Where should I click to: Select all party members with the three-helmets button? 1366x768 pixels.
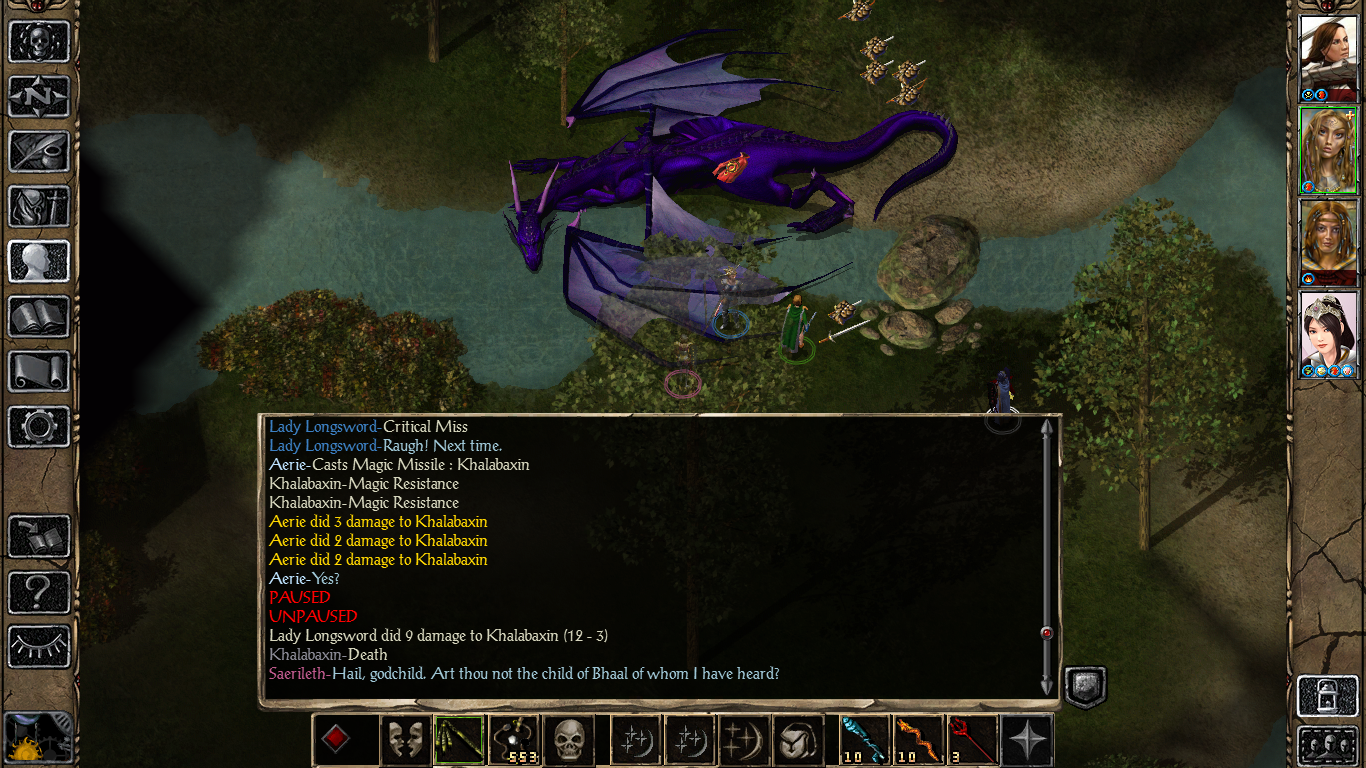click(1327, 746)
